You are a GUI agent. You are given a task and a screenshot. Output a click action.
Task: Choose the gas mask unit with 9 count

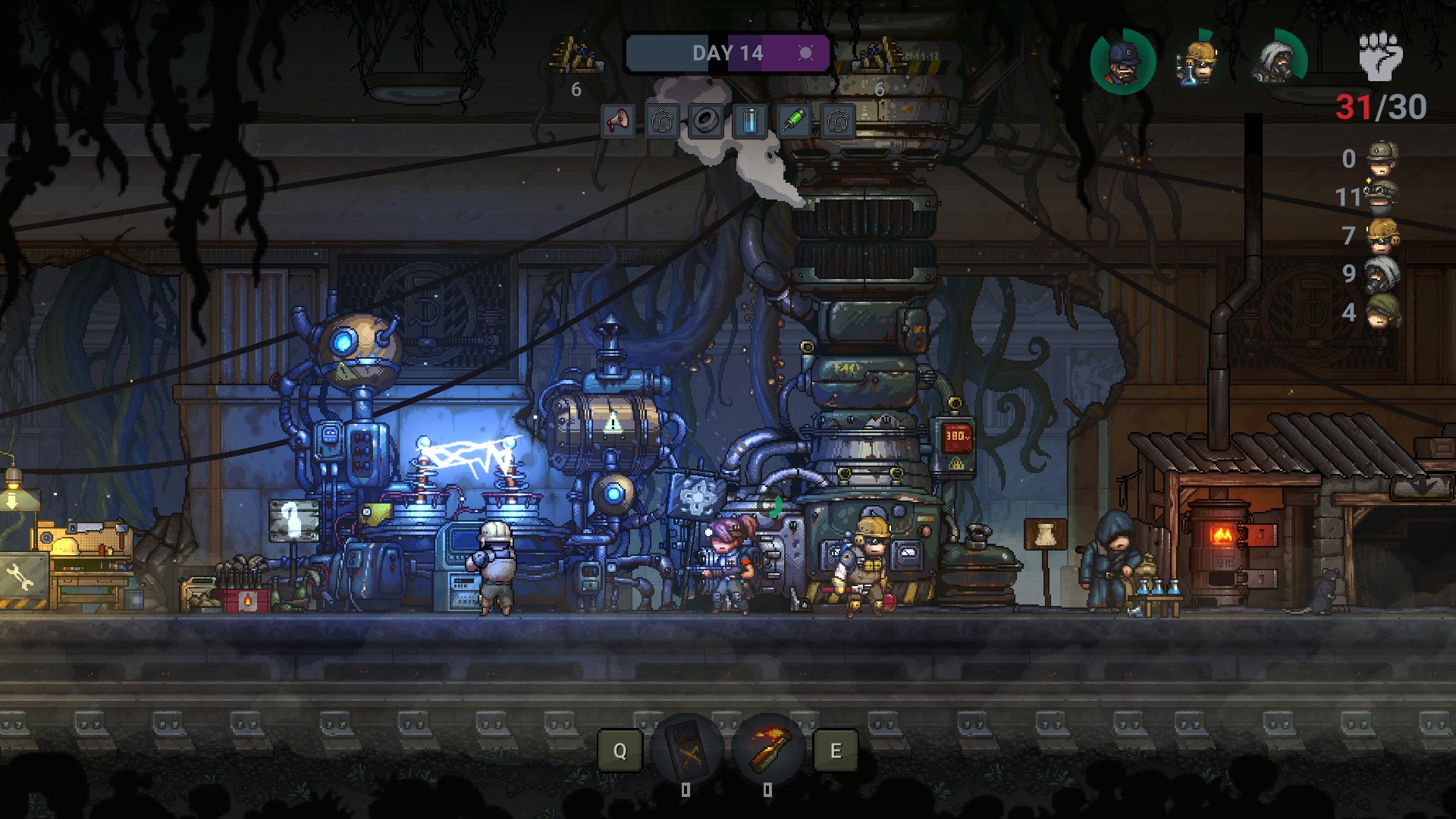click(x=1381, y=273)
